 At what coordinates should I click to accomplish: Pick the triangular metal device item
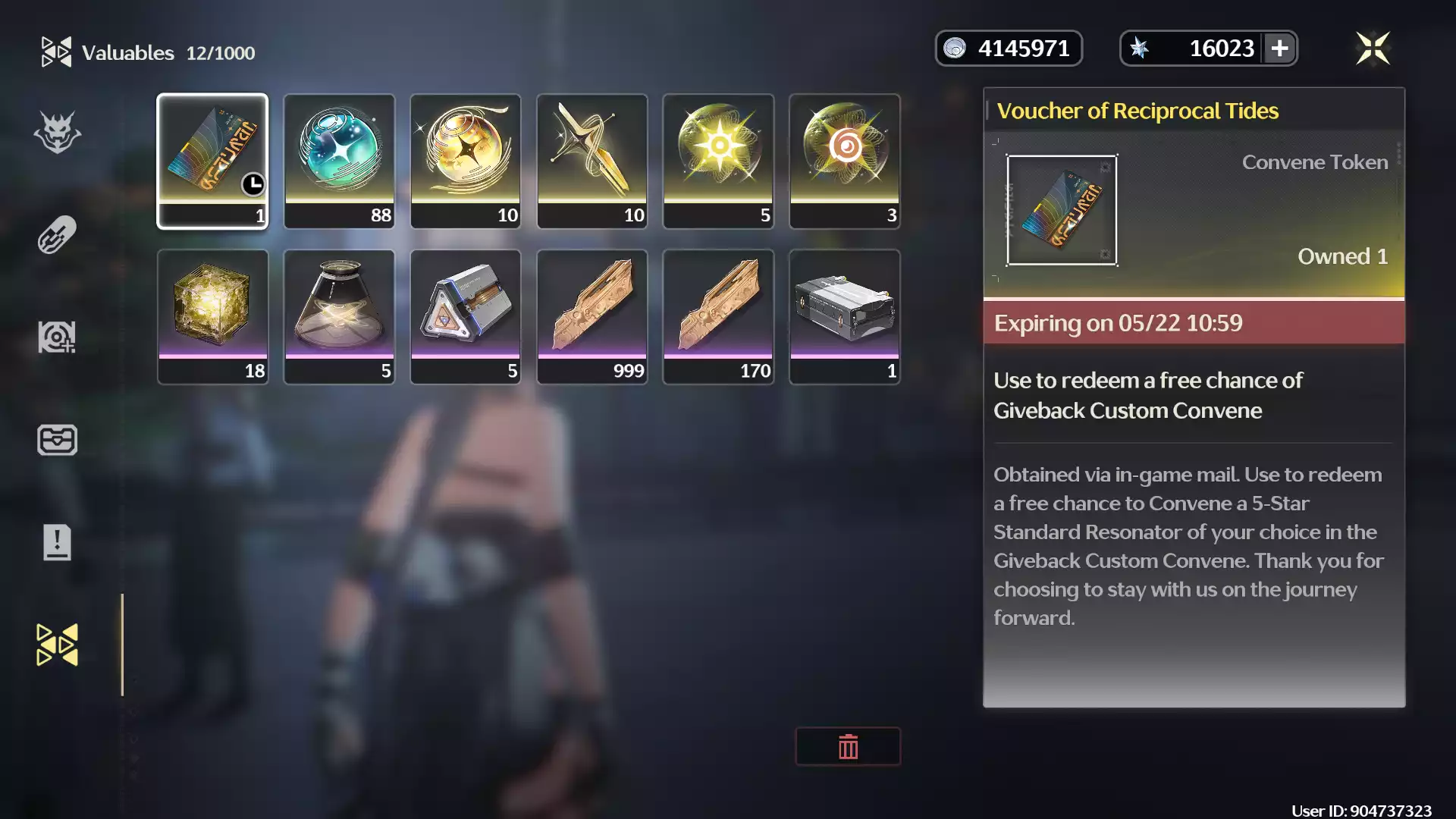pos(466,316)
